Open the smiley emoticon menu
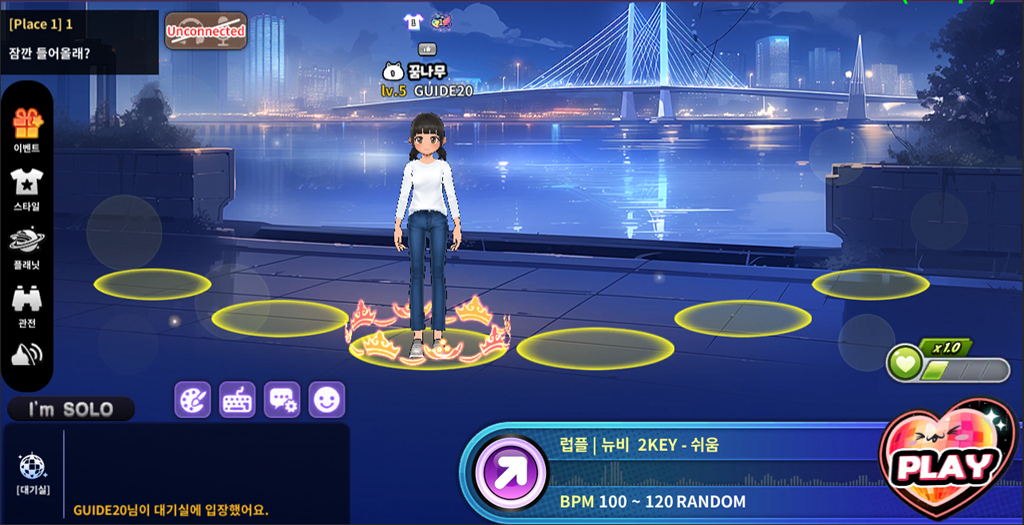The height and width of the screenshot is (525, 1024). 326,400
